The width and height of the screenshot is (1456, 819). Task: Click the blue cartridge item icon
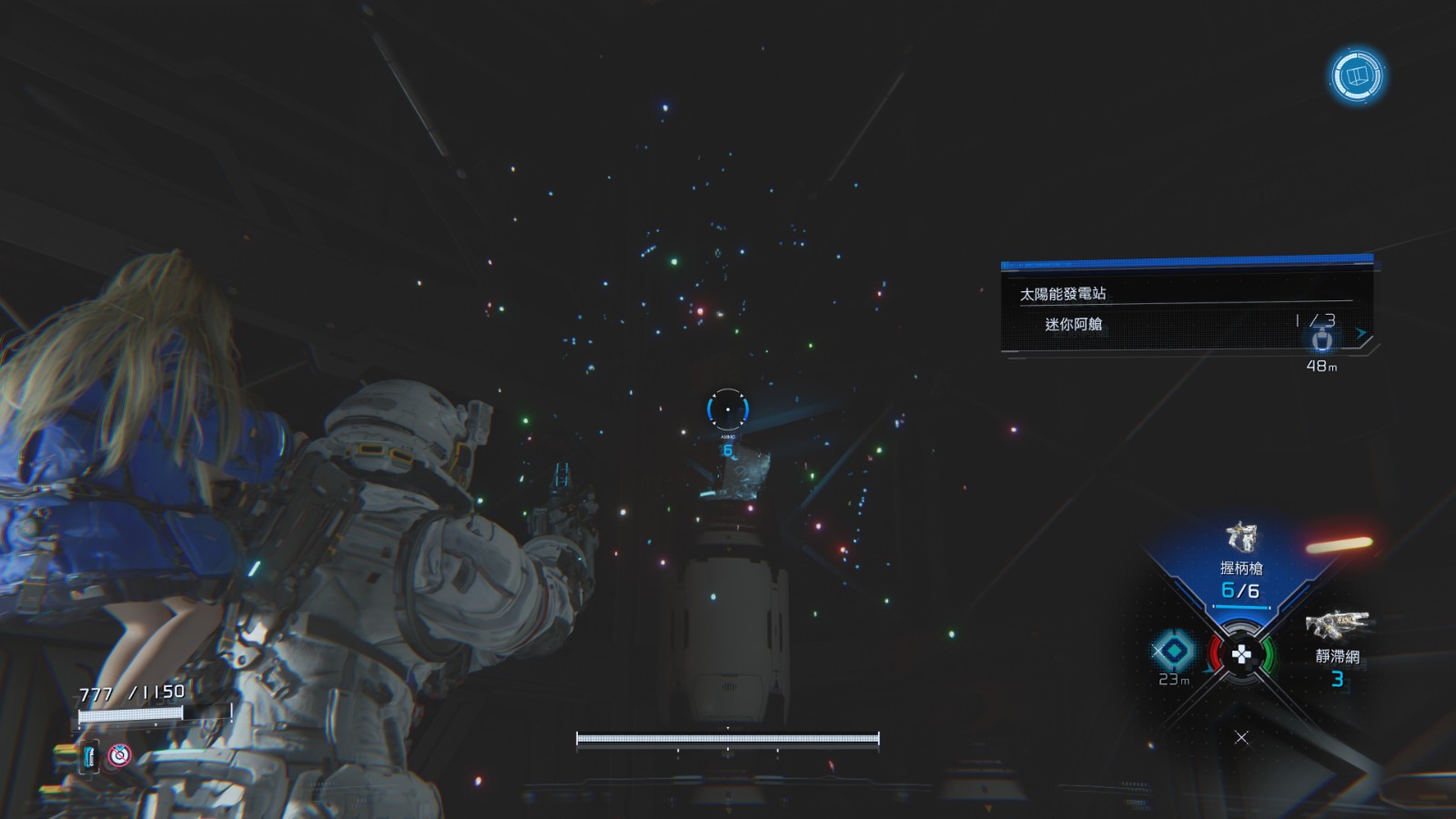pos(89,755)
